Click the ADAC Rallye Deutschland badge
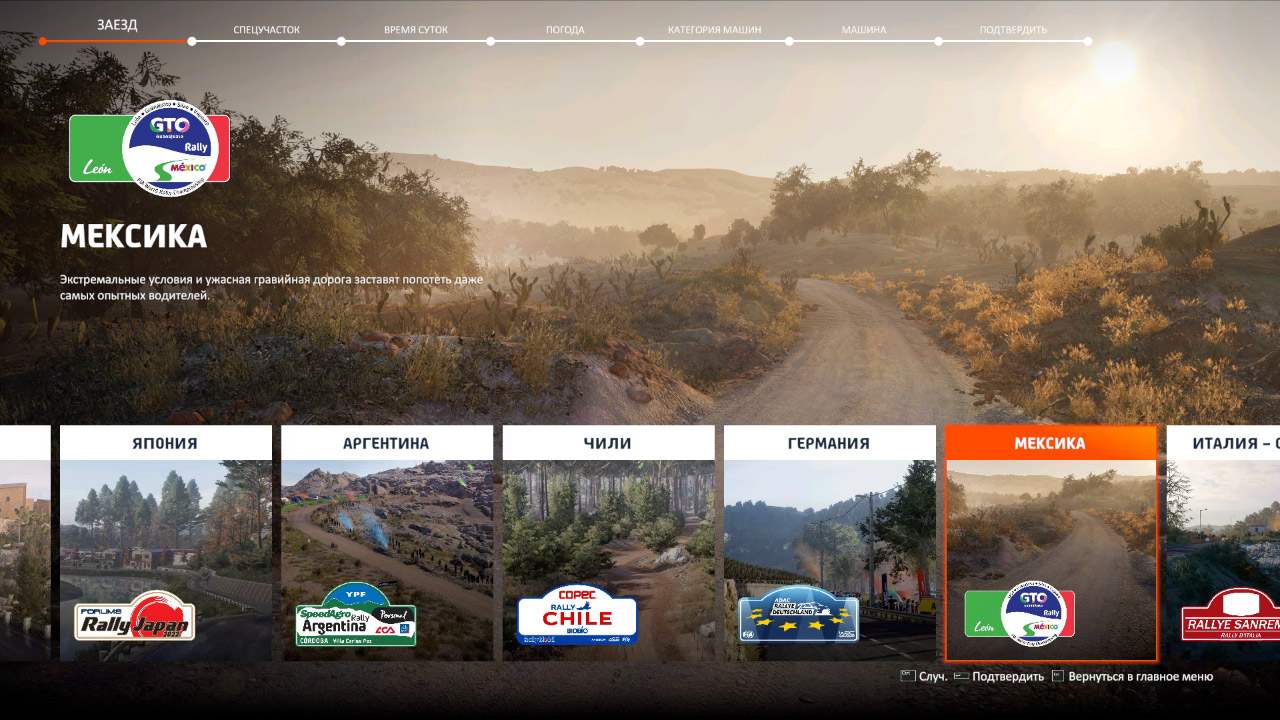Viewport: 1280px width, 720px height. [797, 617]
